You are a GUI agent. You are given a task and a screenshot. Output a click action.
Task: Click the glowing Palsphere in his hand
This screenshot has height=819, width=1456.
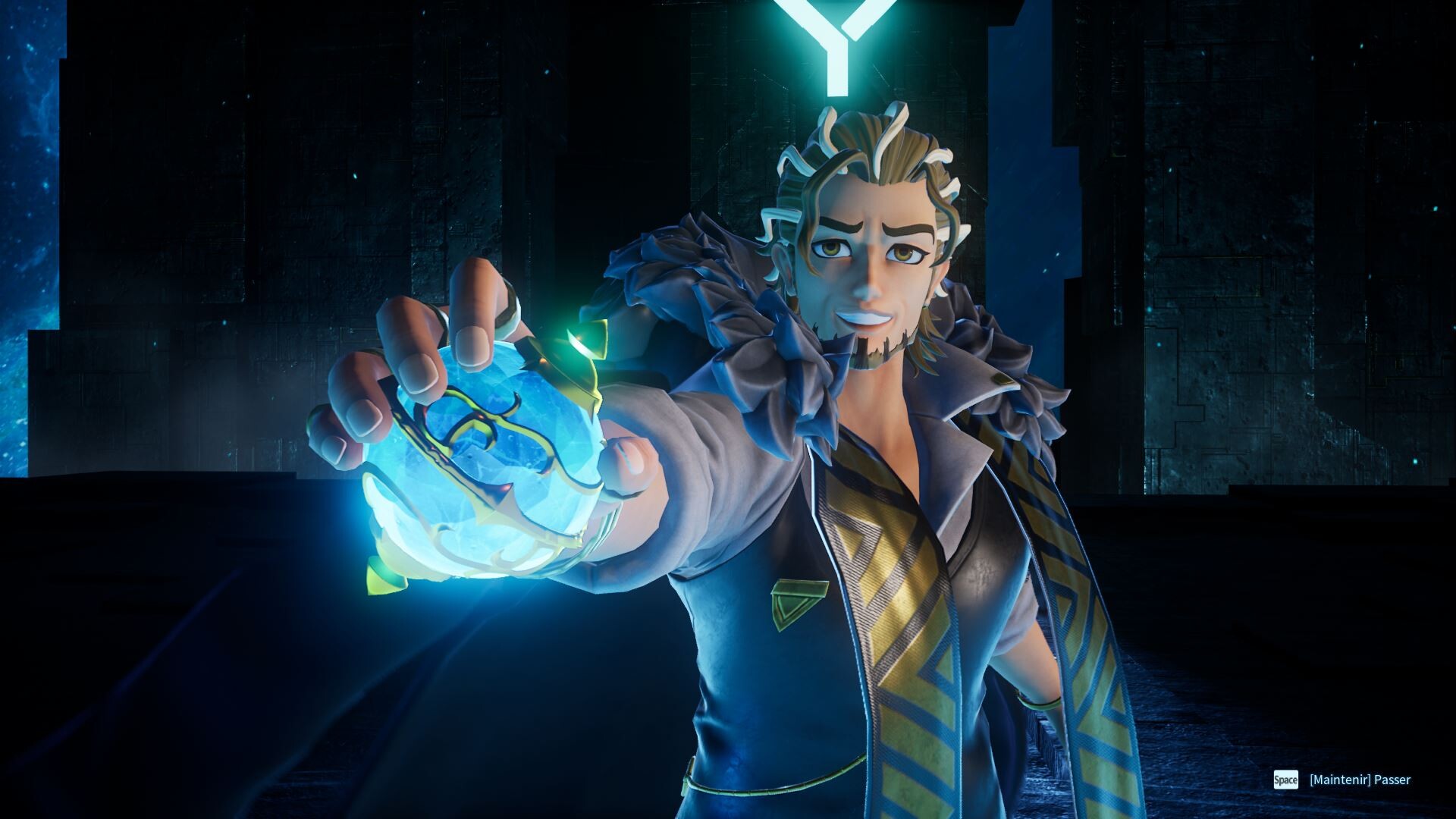pyautogui.click(x=485, y=463)
